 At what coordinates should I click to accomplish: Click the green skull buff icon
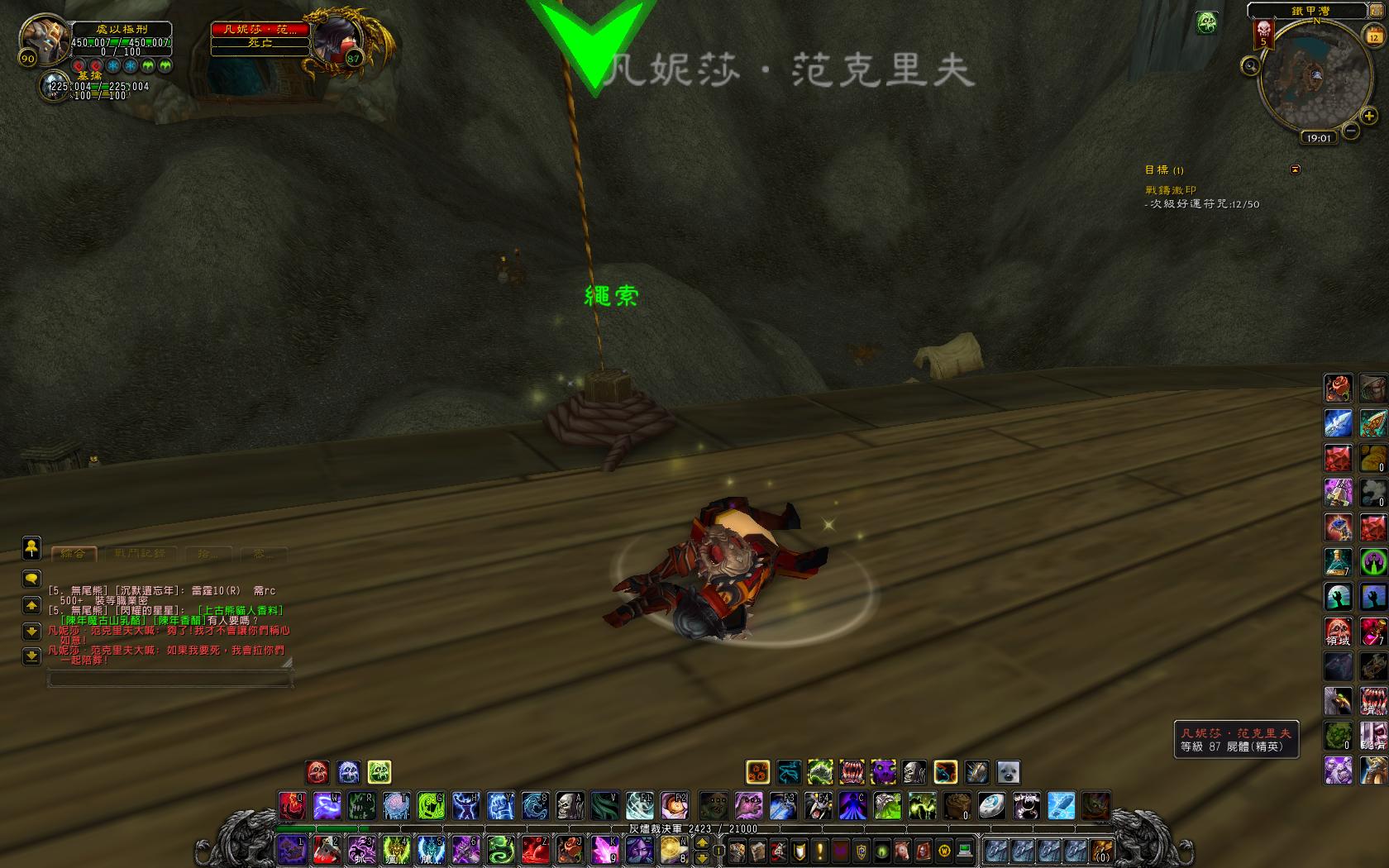point(1206,22)
